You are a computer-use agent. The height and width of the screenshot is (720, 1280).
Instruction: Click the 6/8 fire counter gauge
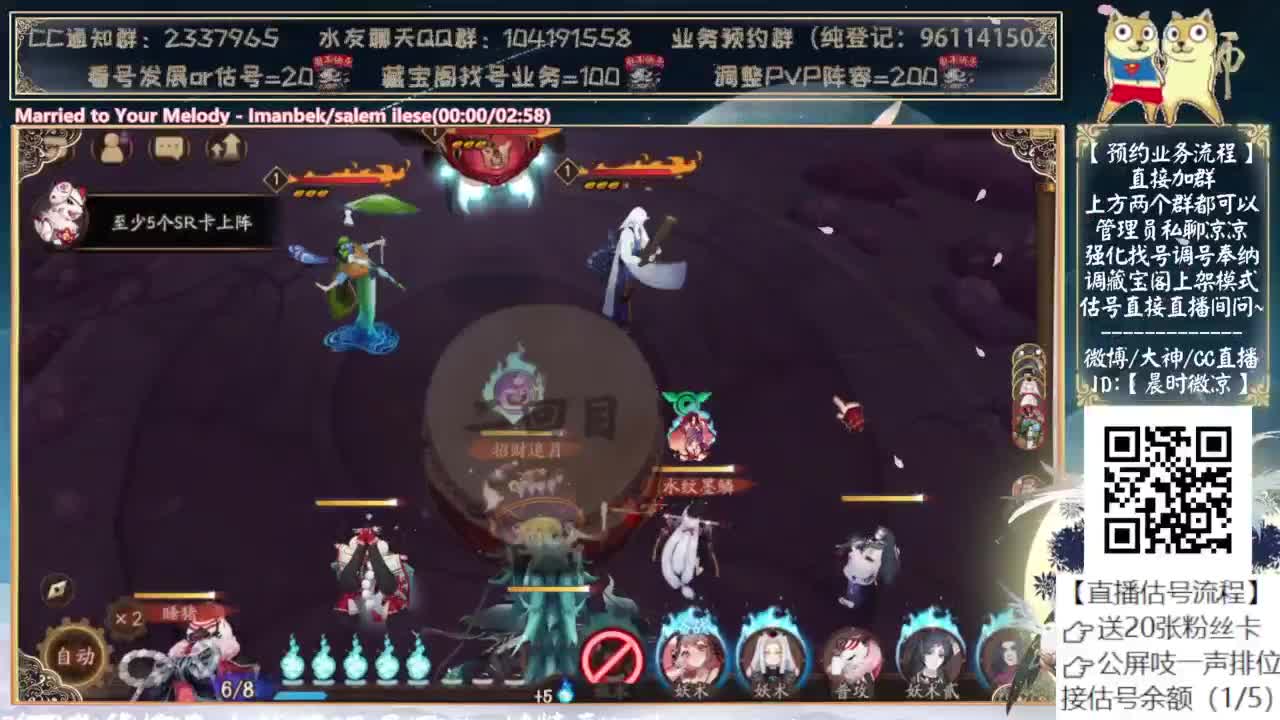point(240,687)
